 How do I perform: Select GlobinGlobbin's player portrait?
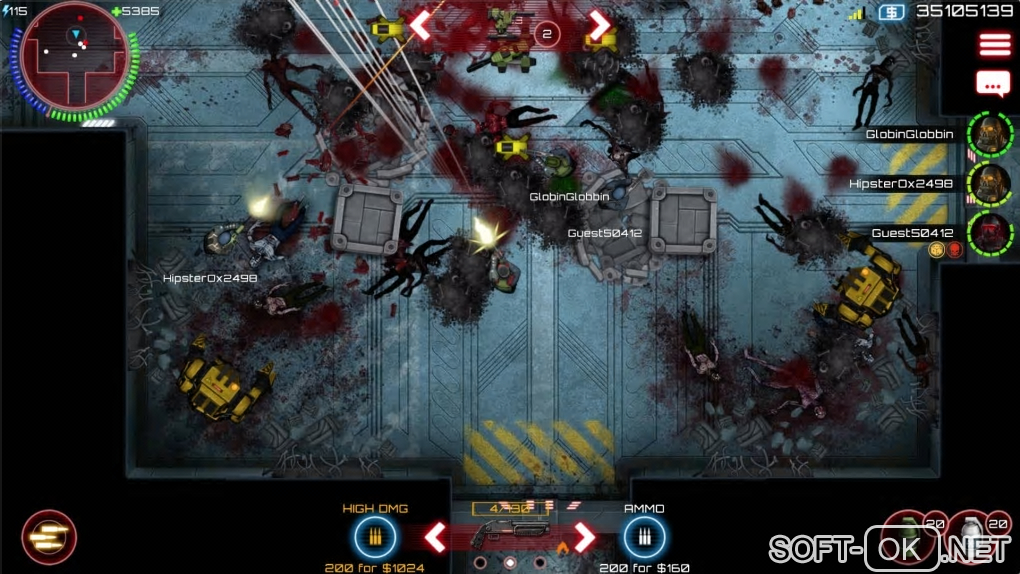click(x=990, y=134)
